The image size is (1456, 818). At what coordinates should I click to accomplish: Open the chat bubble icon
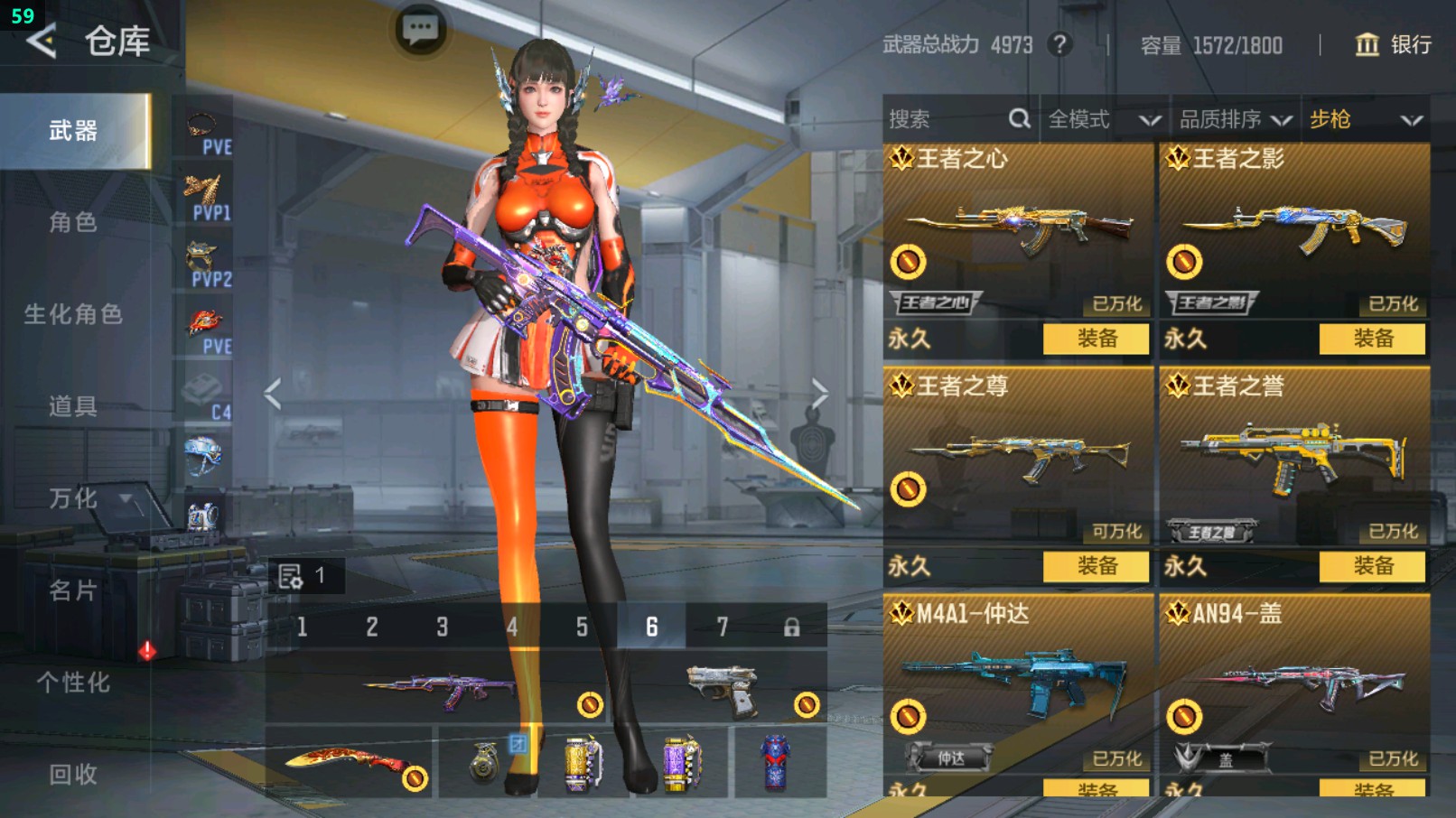(x=420, y=30)
